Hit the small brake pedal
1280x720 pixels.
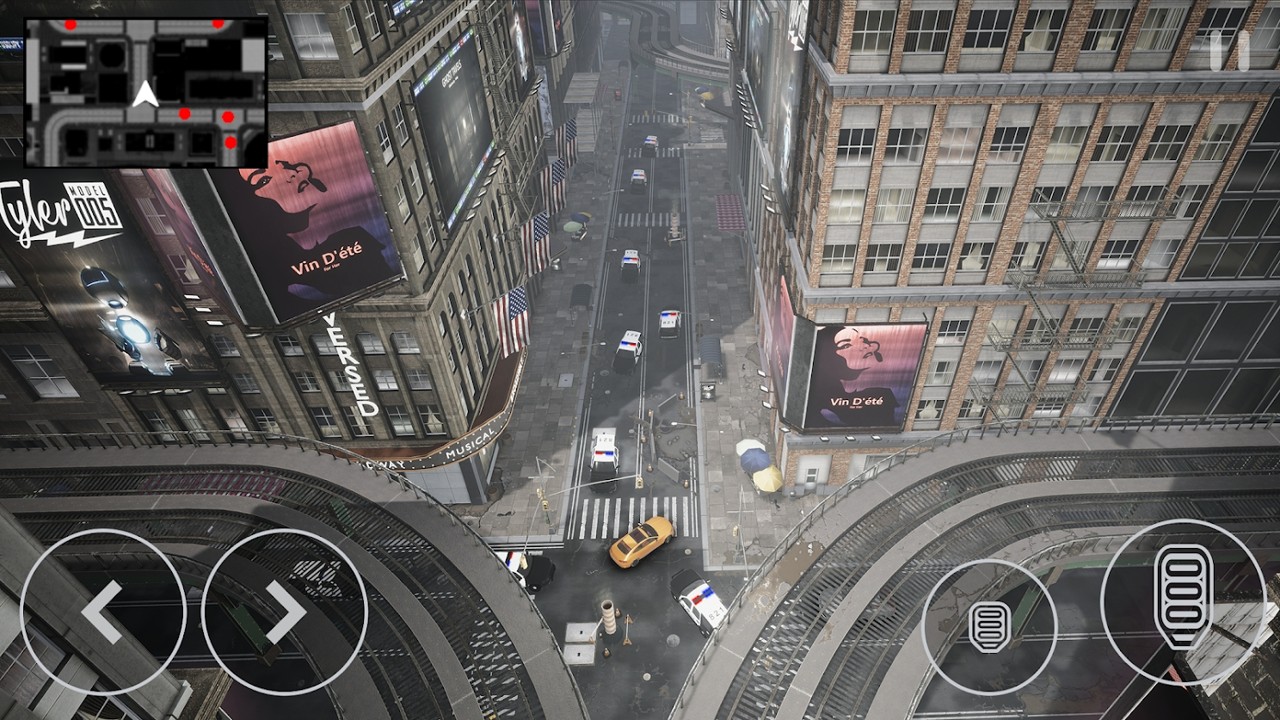pos(989,626)
